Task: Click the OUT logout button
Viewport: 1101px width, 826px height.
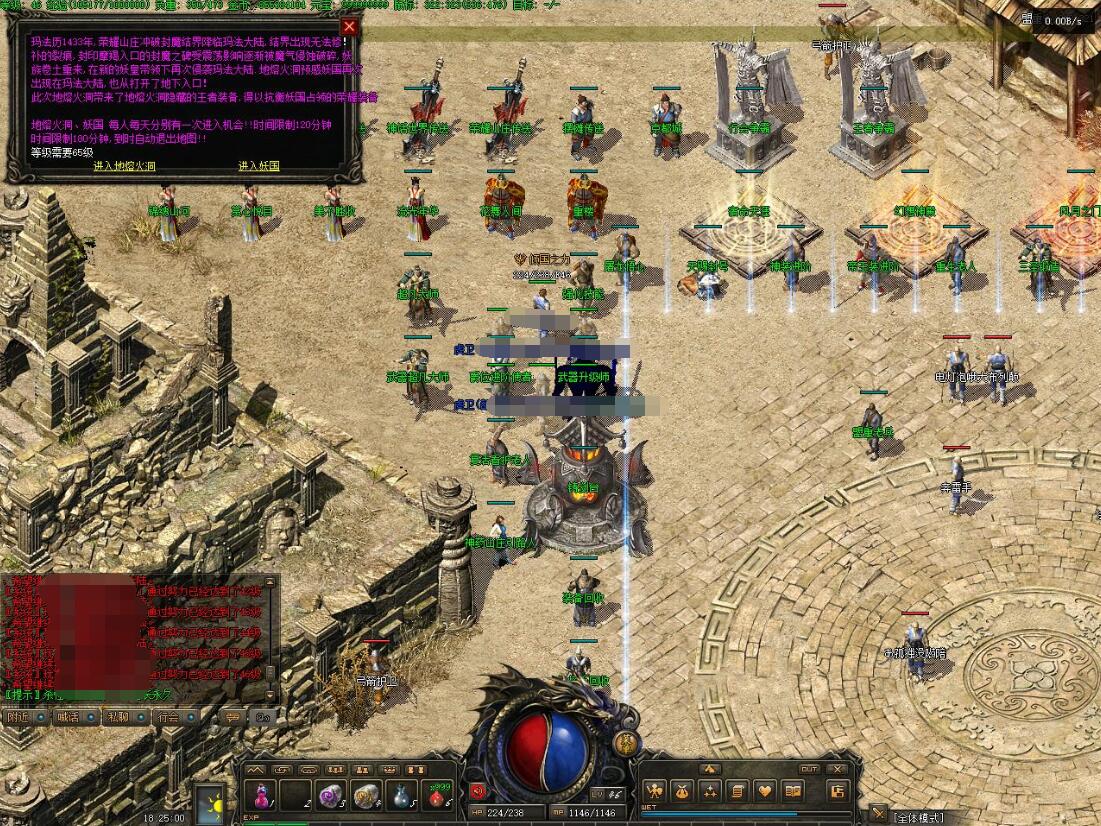Action: 810,769
